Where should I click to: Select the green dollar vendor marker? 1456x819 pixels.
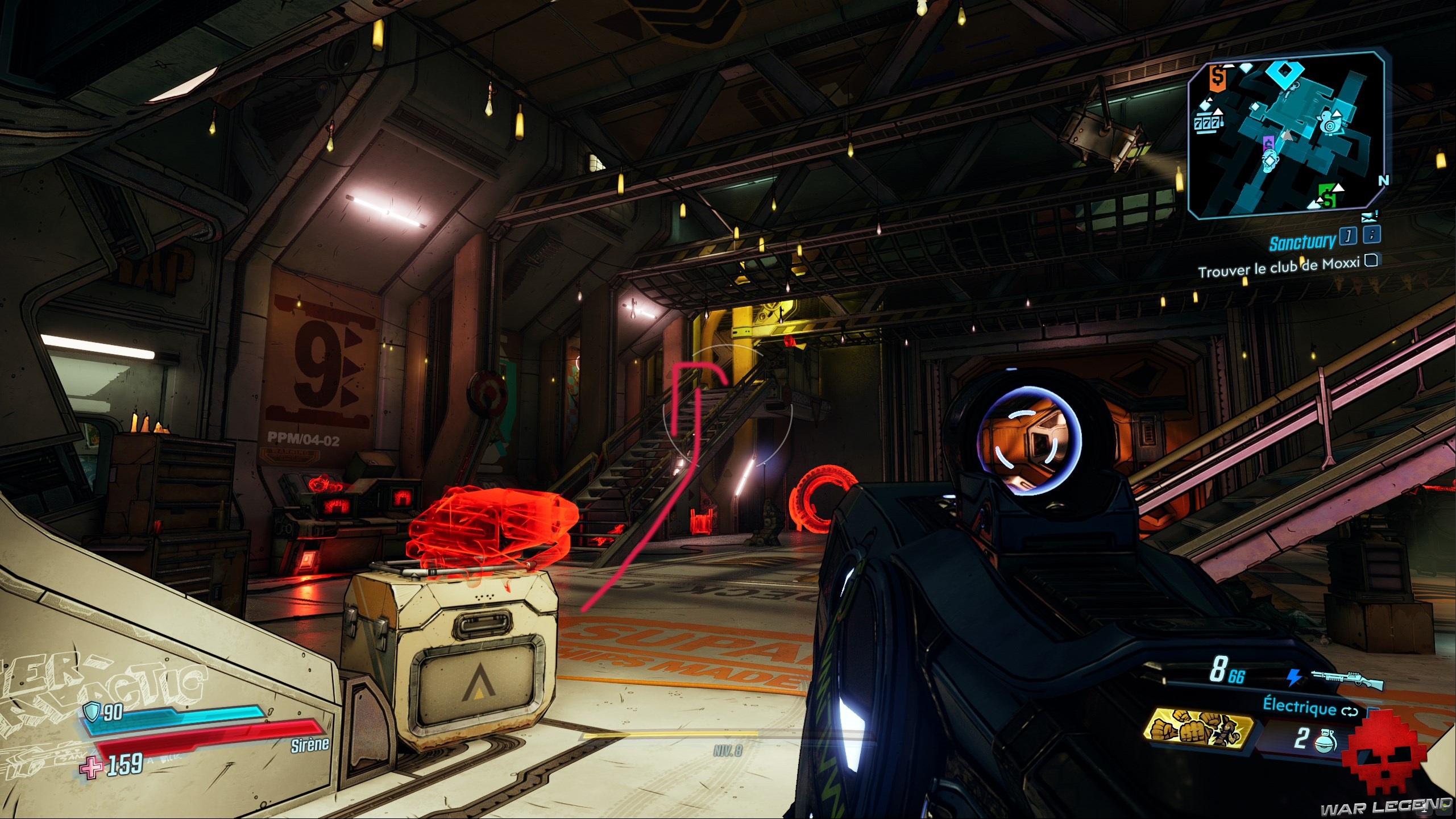tap(1328, 199)
